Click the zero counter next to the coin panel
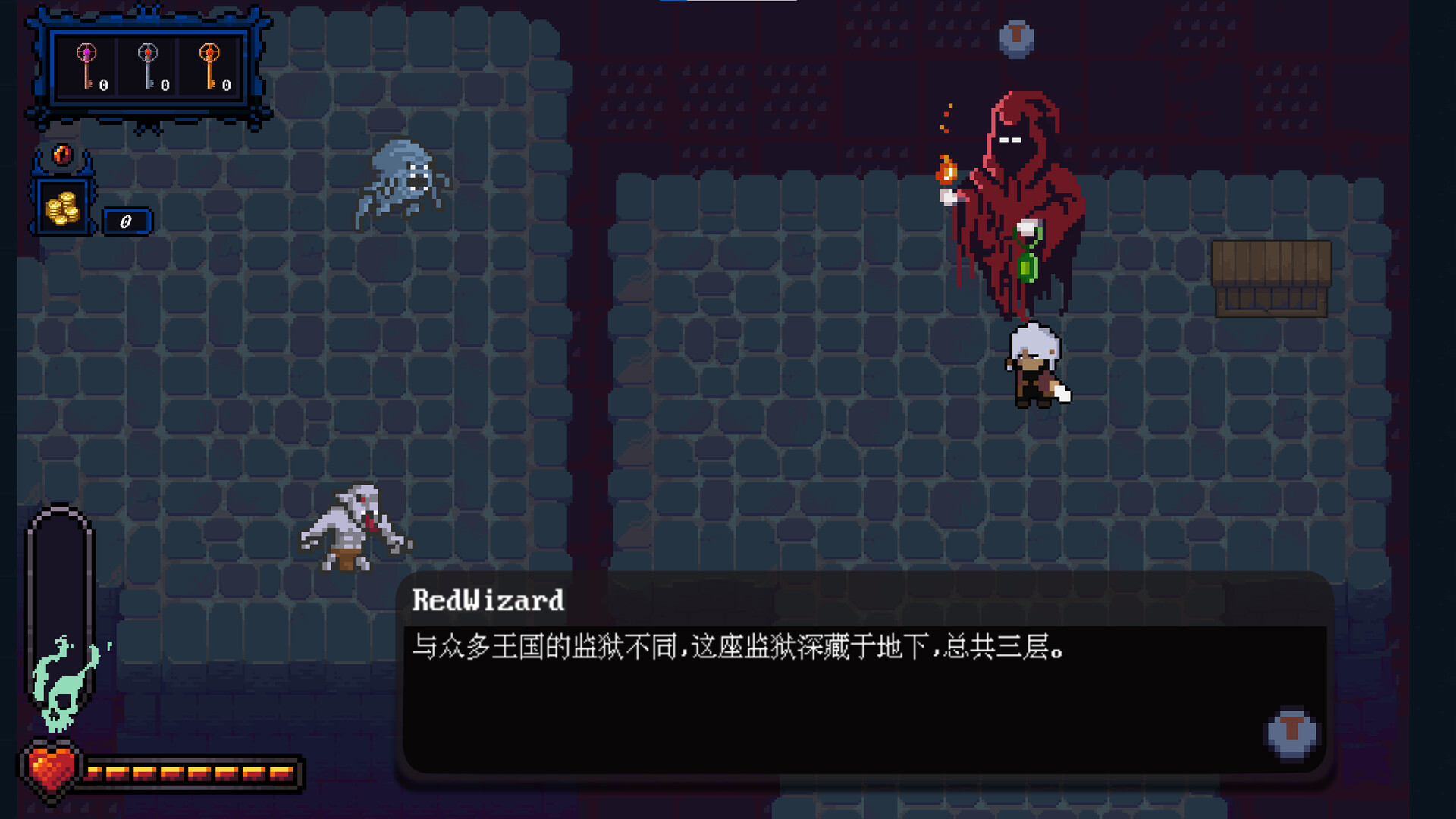Viewport: 1456px width, 819px height. pyautogui.click(x=126, y=221)
